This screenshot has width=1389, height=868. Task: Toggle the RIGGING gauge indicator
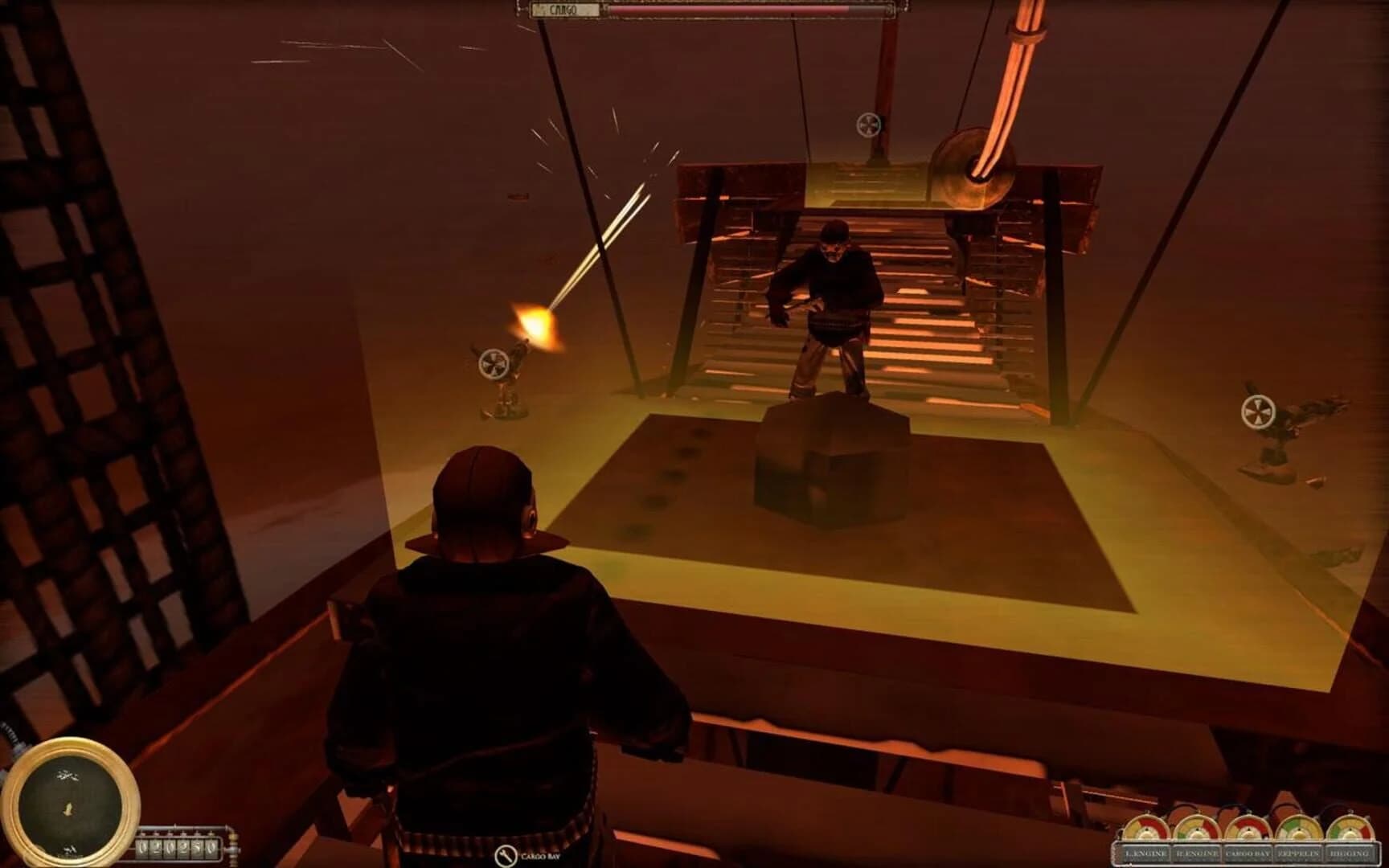pos(1349,829)
